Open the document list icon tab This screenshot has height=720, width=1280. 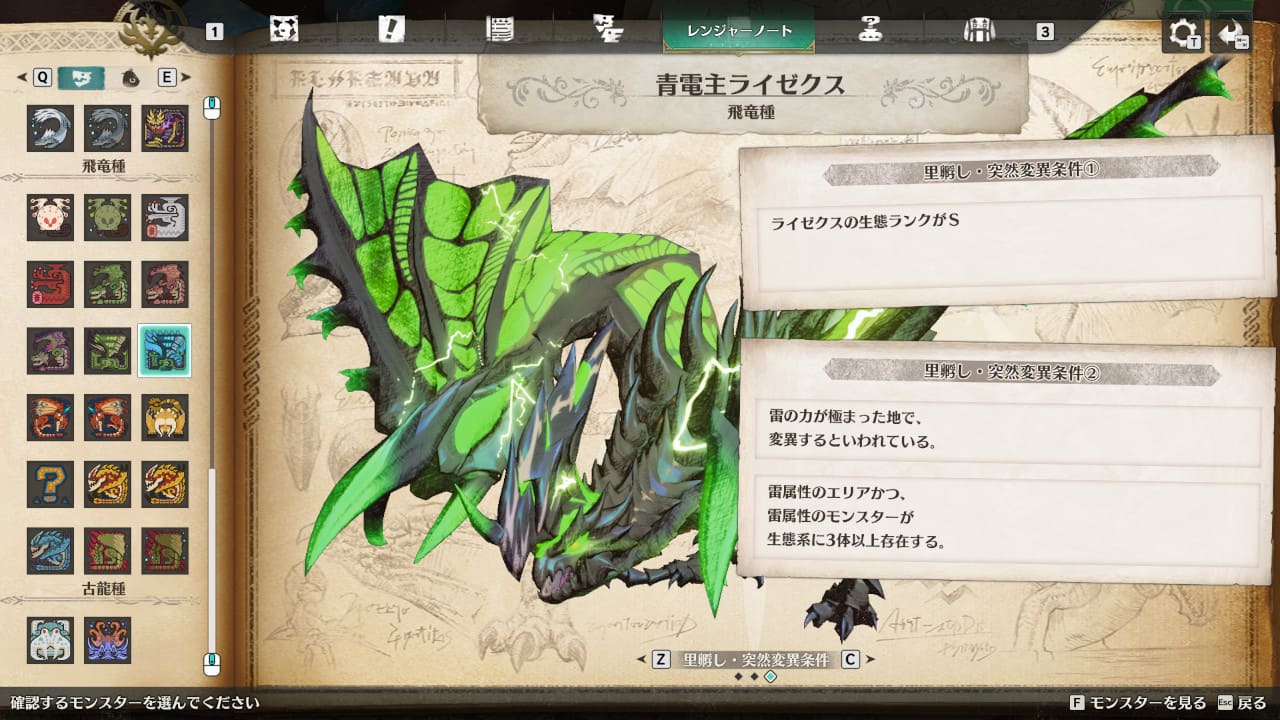(x=499, y=30)
